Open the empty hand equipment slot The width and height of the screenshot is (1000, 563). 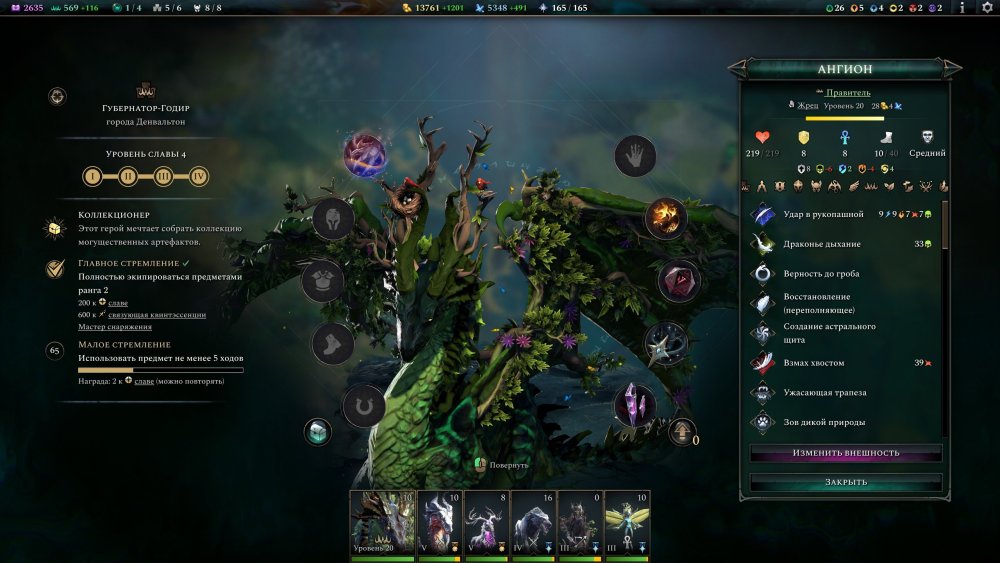634,156
